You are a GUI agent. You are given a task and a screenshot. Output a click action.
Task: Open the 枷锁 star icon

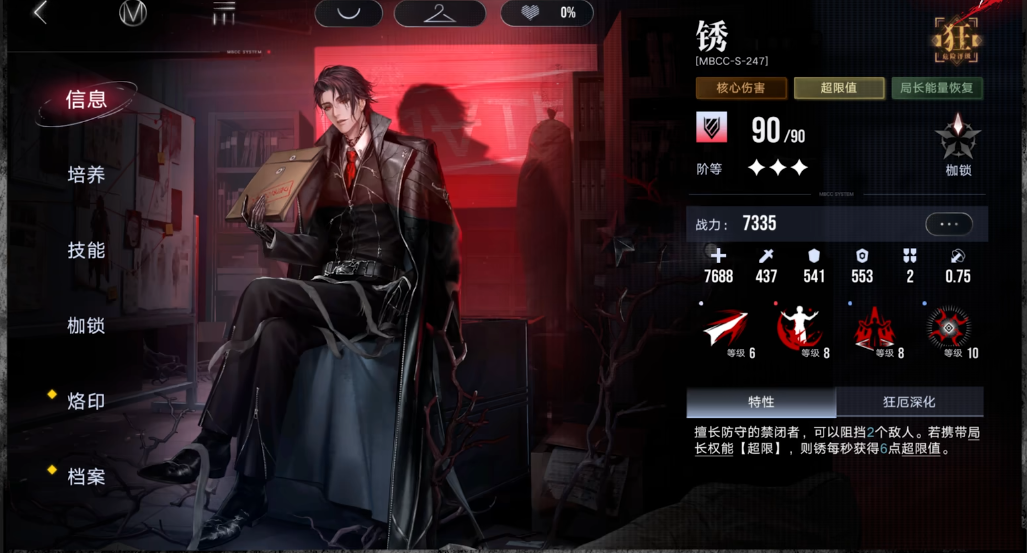957,140
